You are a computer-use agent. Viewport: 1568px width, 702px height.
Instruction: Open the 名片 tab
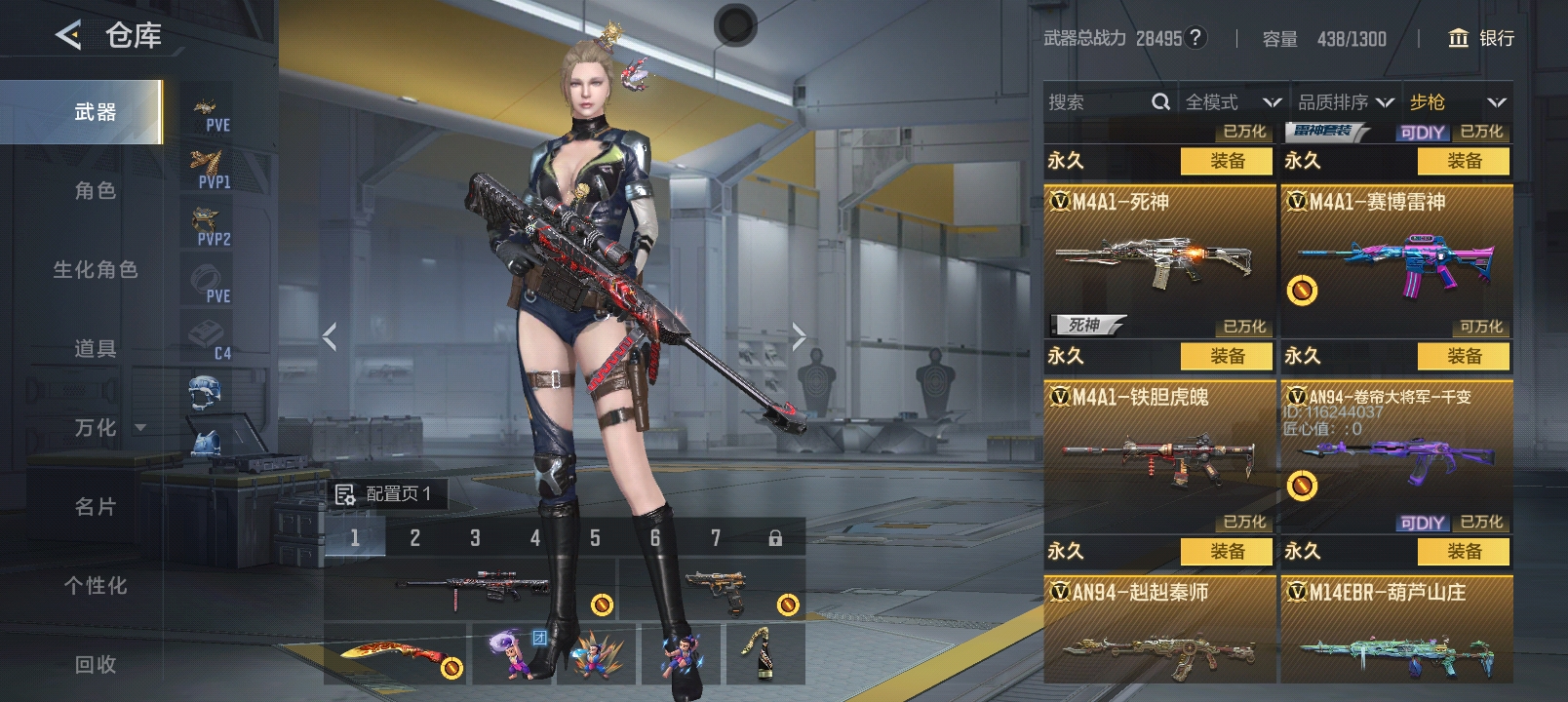tap(95, 507)
